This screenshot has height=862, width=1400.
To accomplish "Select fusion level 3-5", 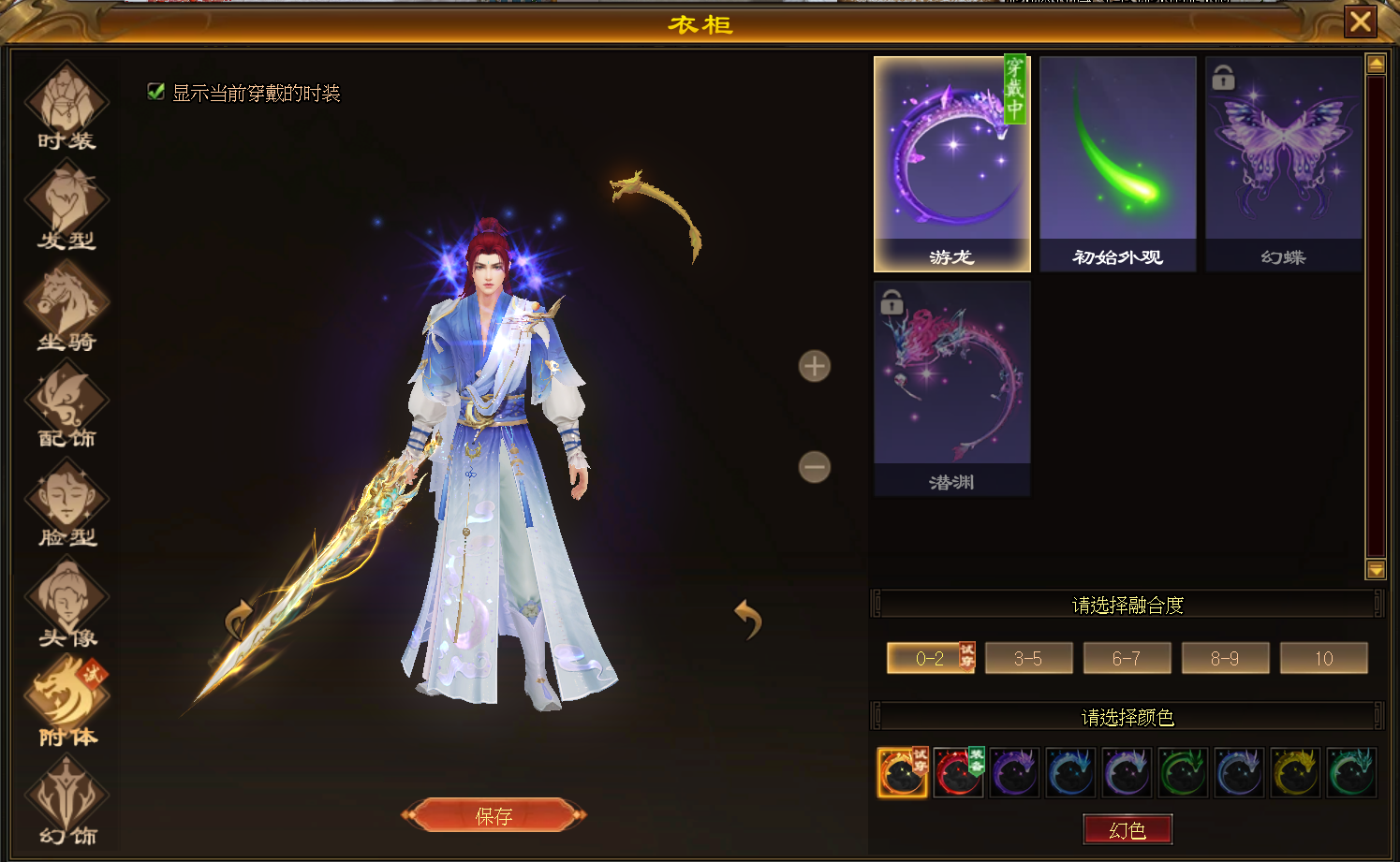I will 1028,658.
